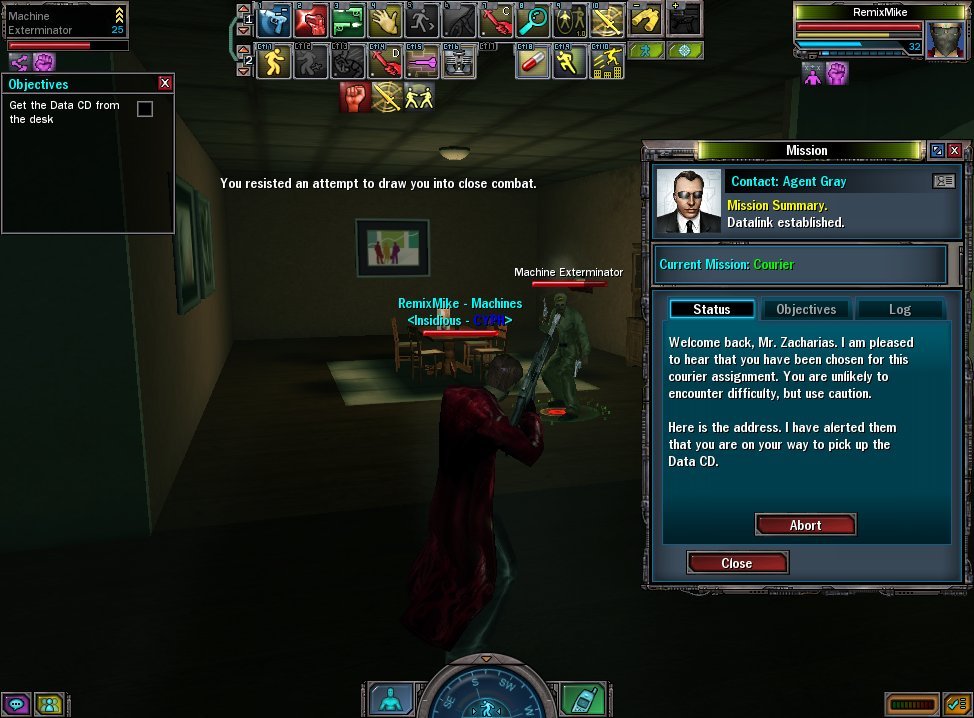The image size is (974, 718).
Task: Switch to the Objectives tab in Mission window
Action: [806, 309]
